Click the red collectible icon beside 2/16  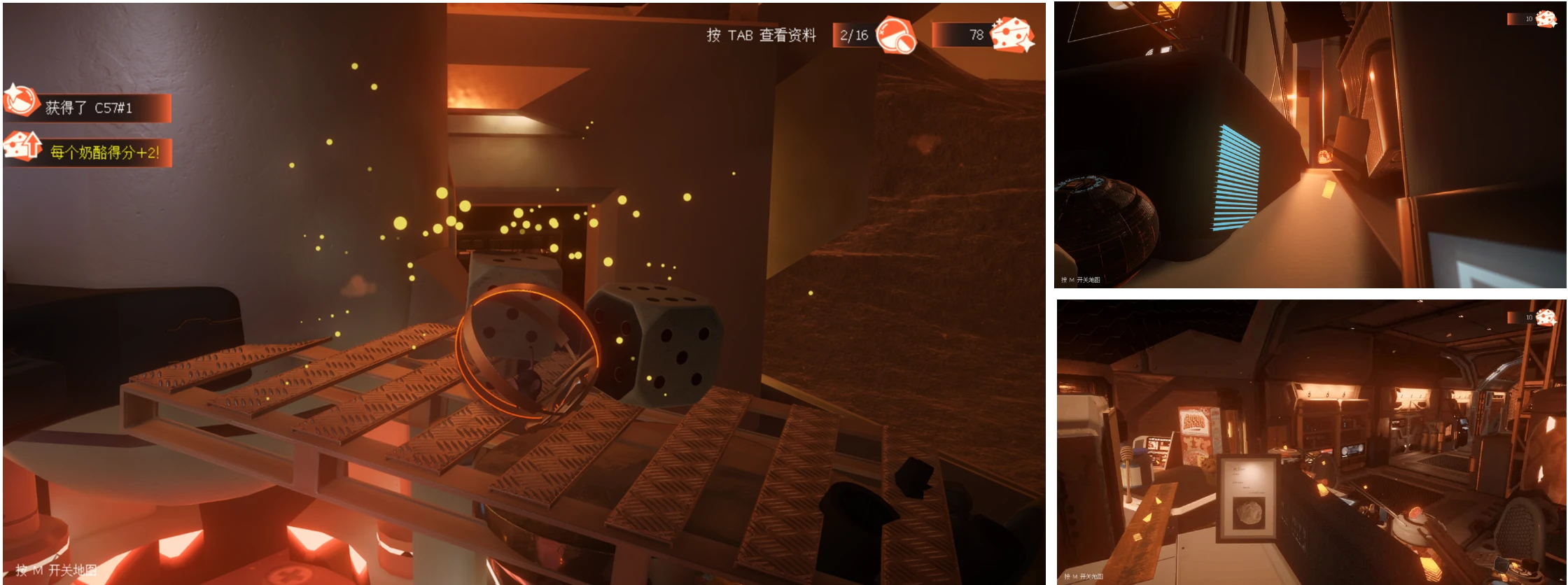(895, 34)
